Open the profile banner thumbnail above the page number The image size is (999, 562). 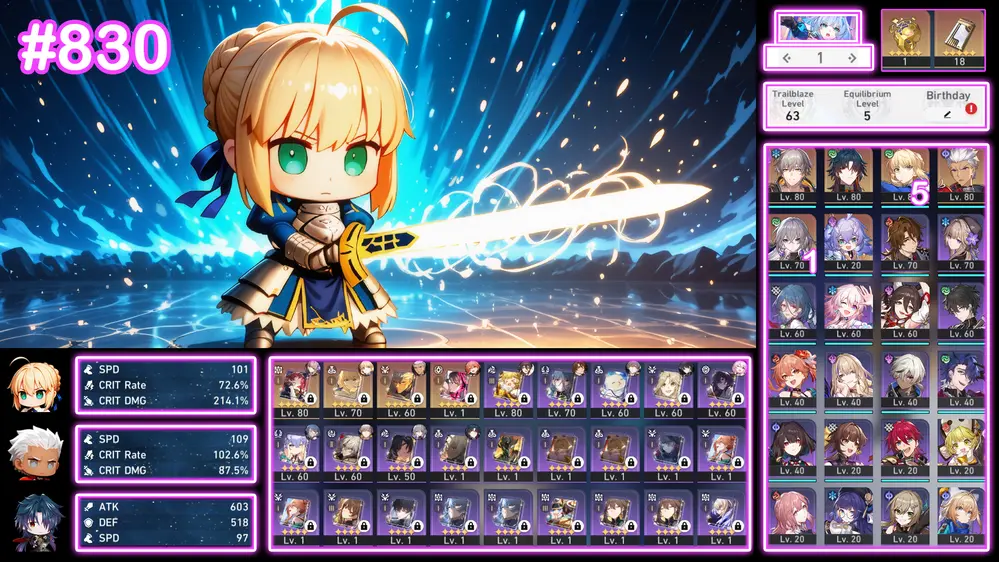coord(818,27)
